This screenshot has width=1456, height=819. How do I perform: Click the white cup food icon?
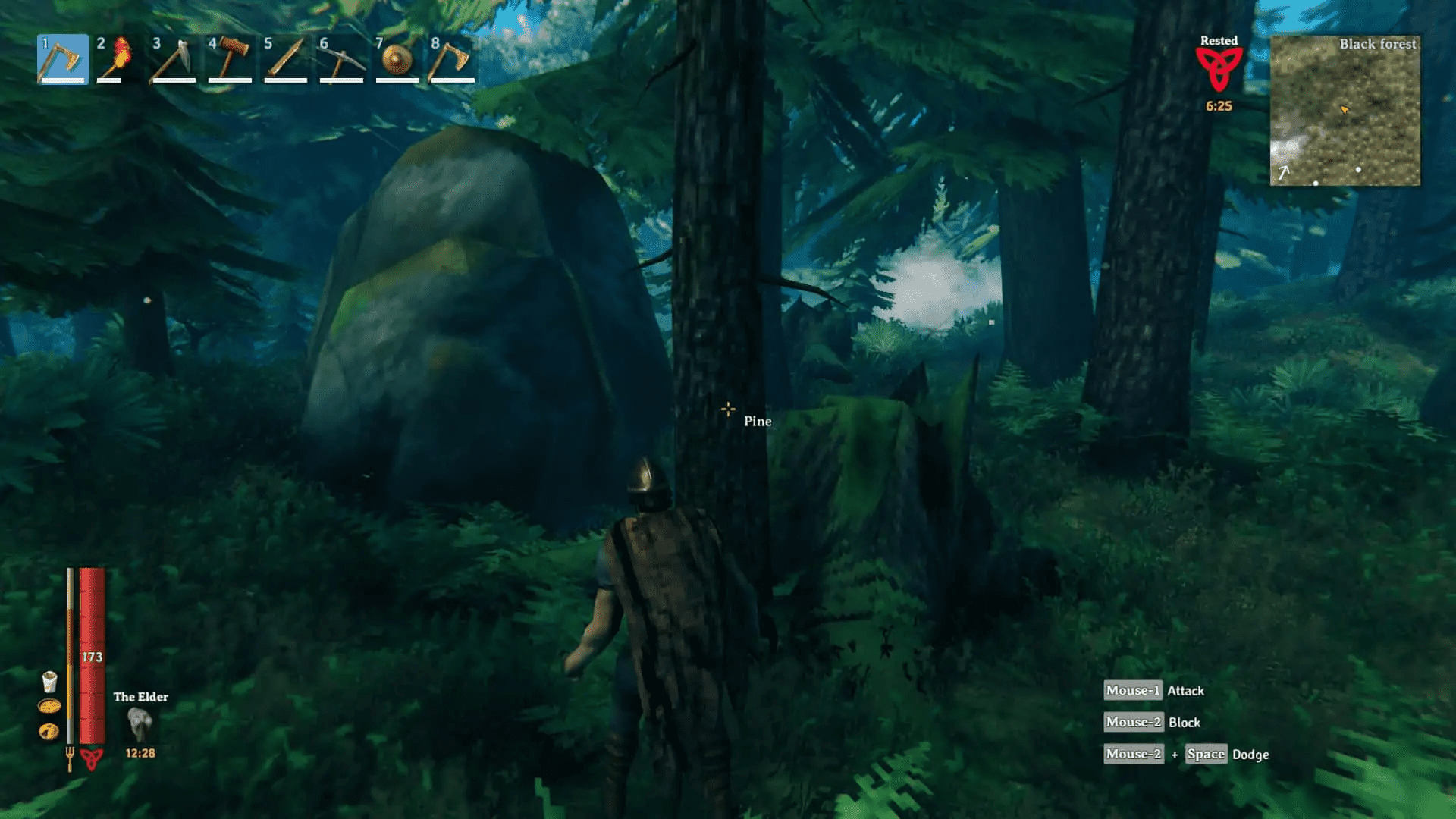49,682
